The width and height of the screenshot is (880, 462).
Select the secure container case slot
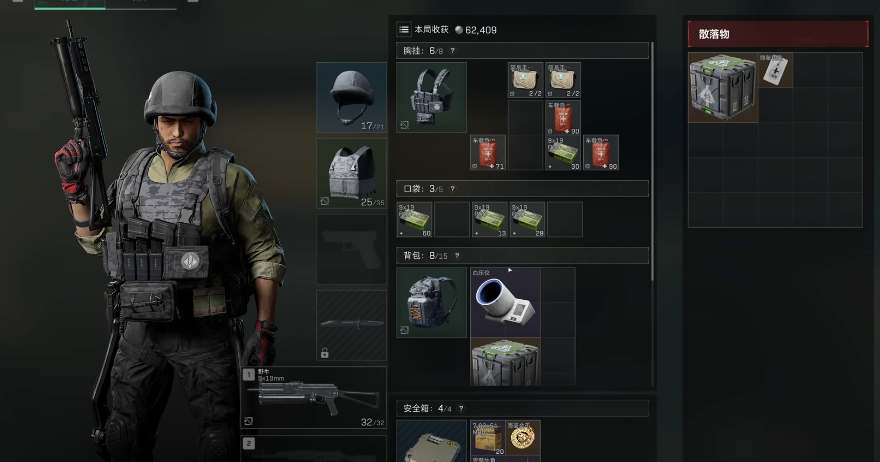coord(431,442)
